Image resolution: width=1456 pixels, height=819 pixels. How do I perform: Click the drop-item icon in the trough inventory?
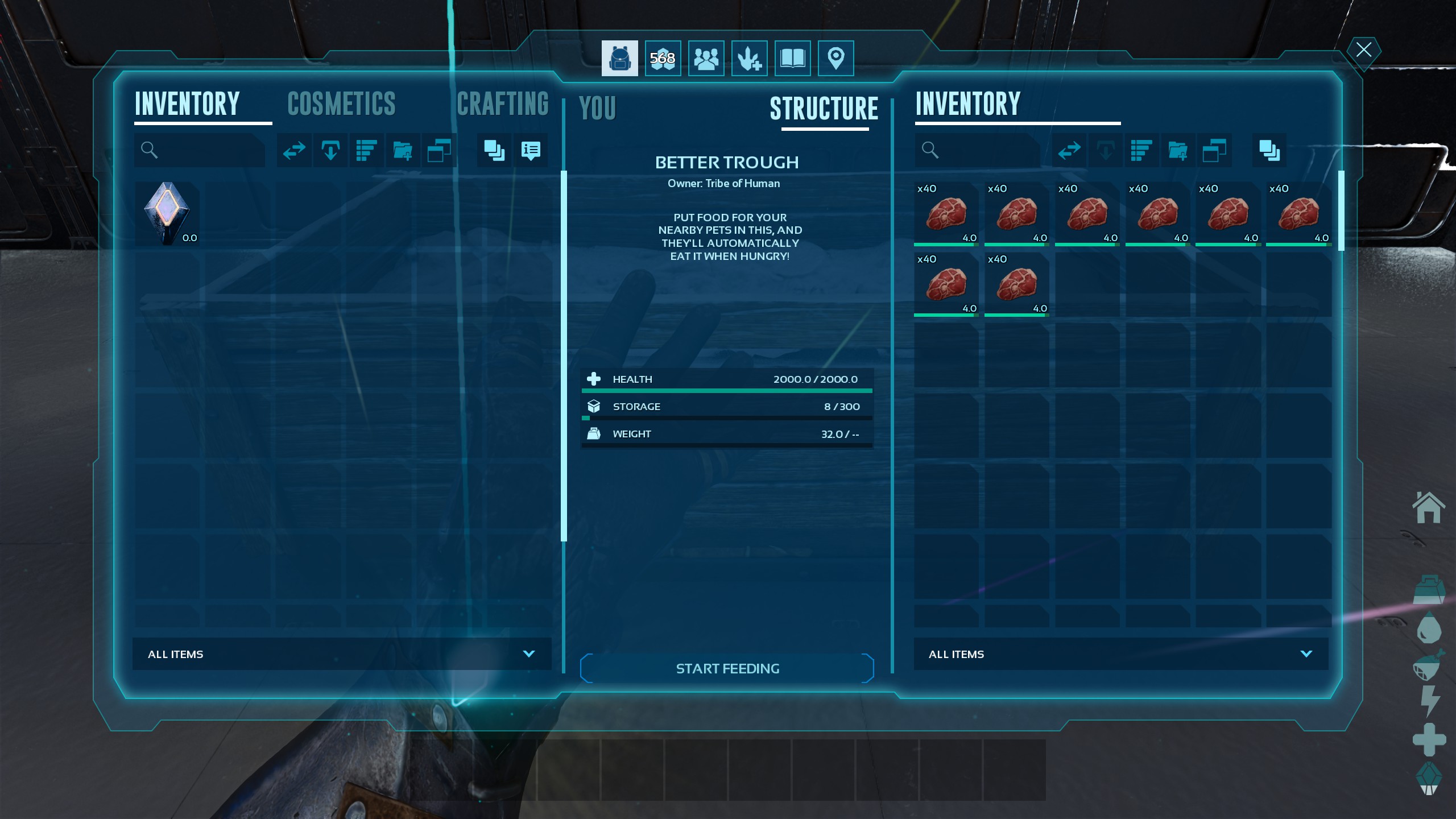1106,150
